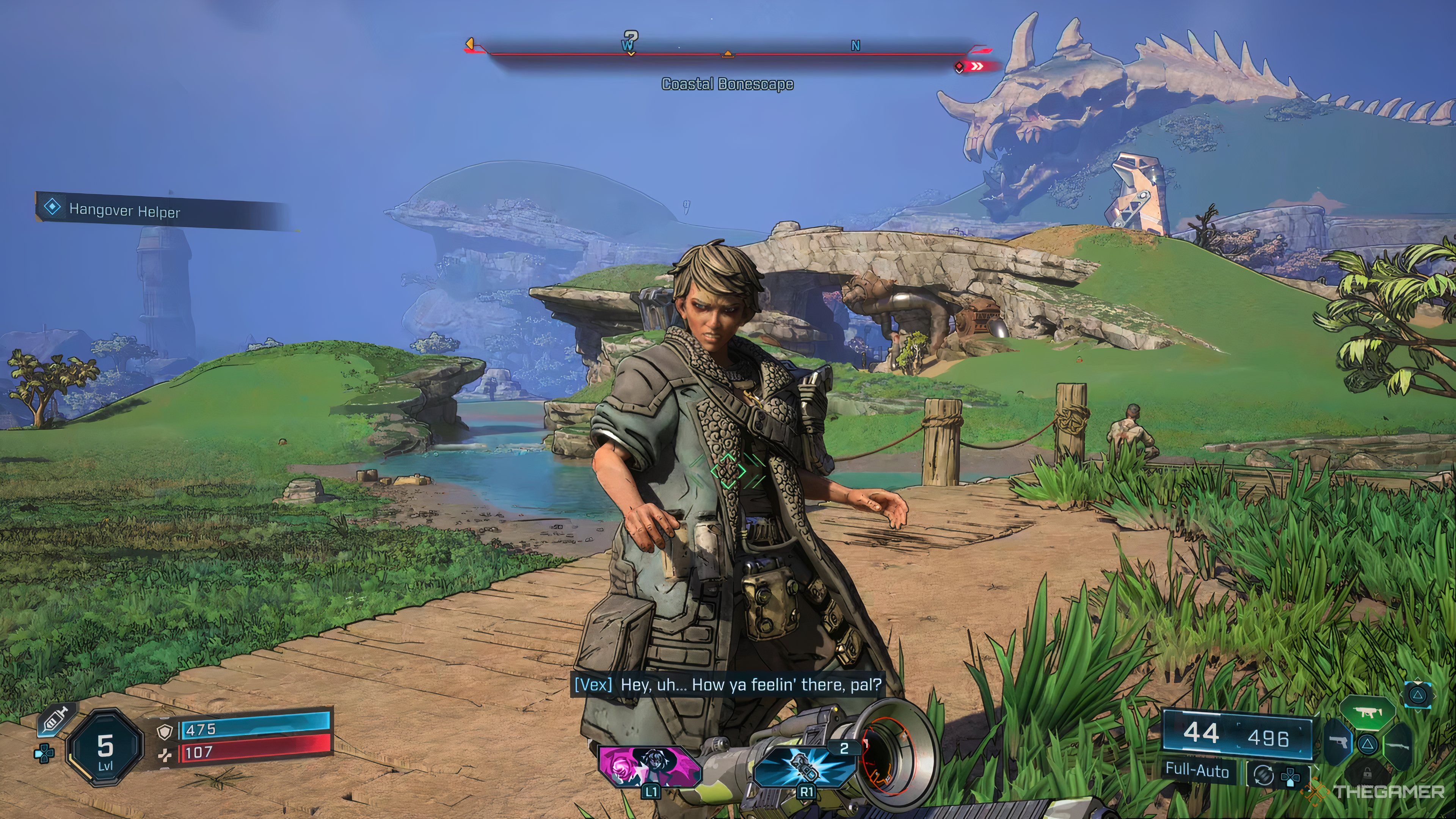Screen dimensions: 1456x819
Task: Click the locked fourth weapon slot
Action: 1367,772
